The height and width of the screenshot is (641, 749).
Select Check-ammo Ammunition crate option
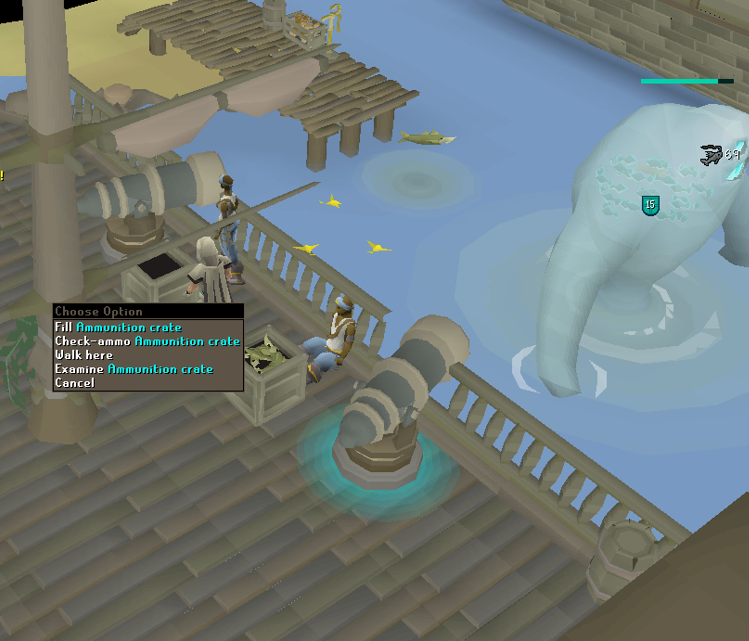coord(147,341)
